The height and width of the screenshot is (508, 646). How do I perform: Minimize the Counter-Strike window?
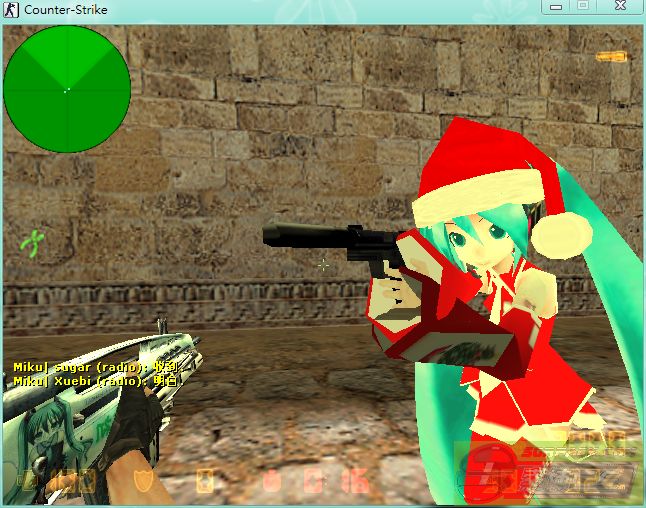pos(558,8)
